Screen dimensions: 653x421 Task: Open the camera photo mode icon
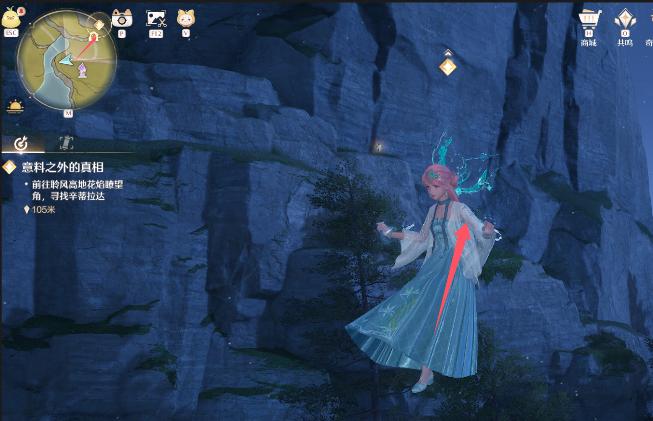[122, 18]
